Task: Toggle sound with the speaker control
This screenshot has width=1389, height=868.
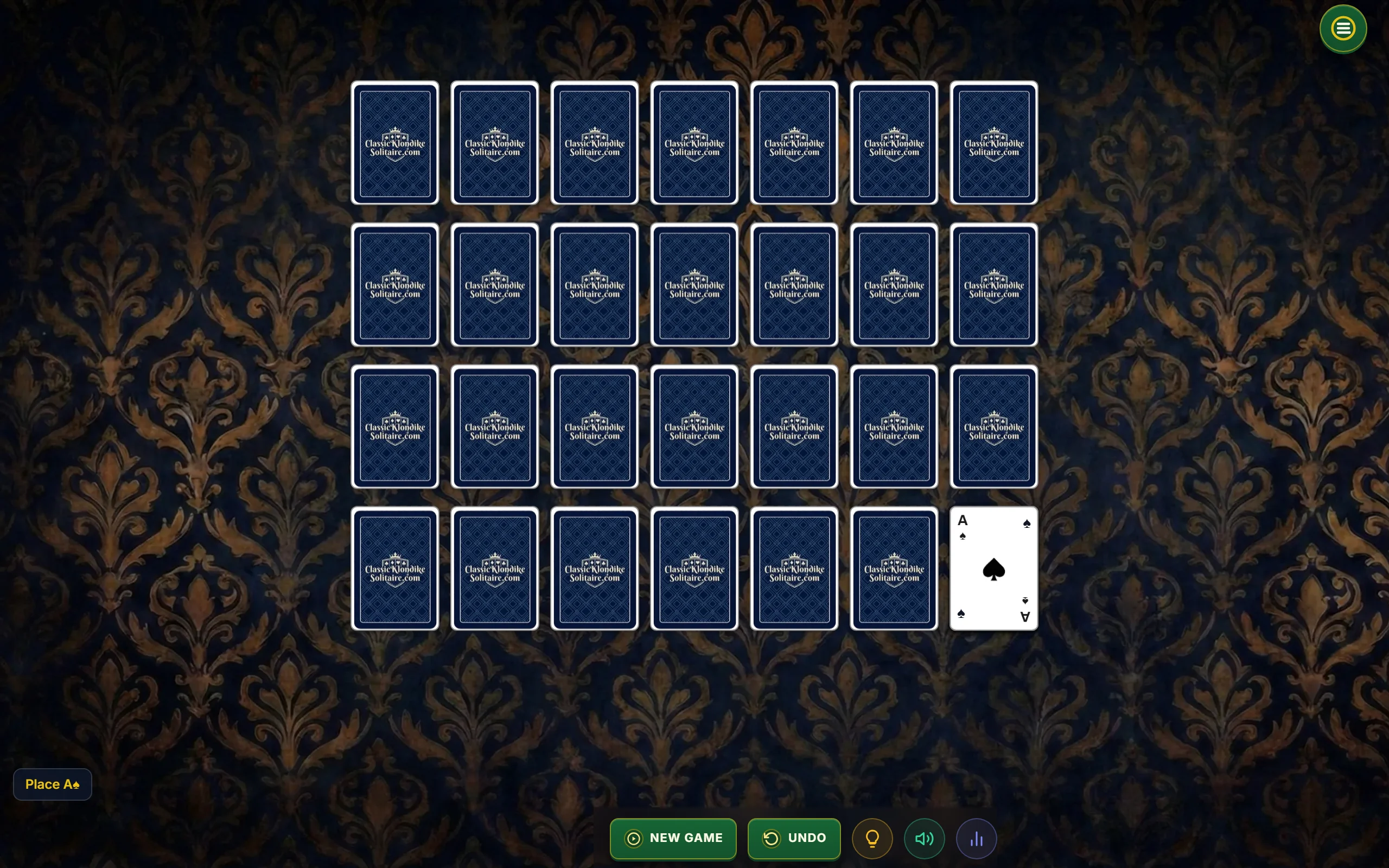Action: (x=923, y=838)
